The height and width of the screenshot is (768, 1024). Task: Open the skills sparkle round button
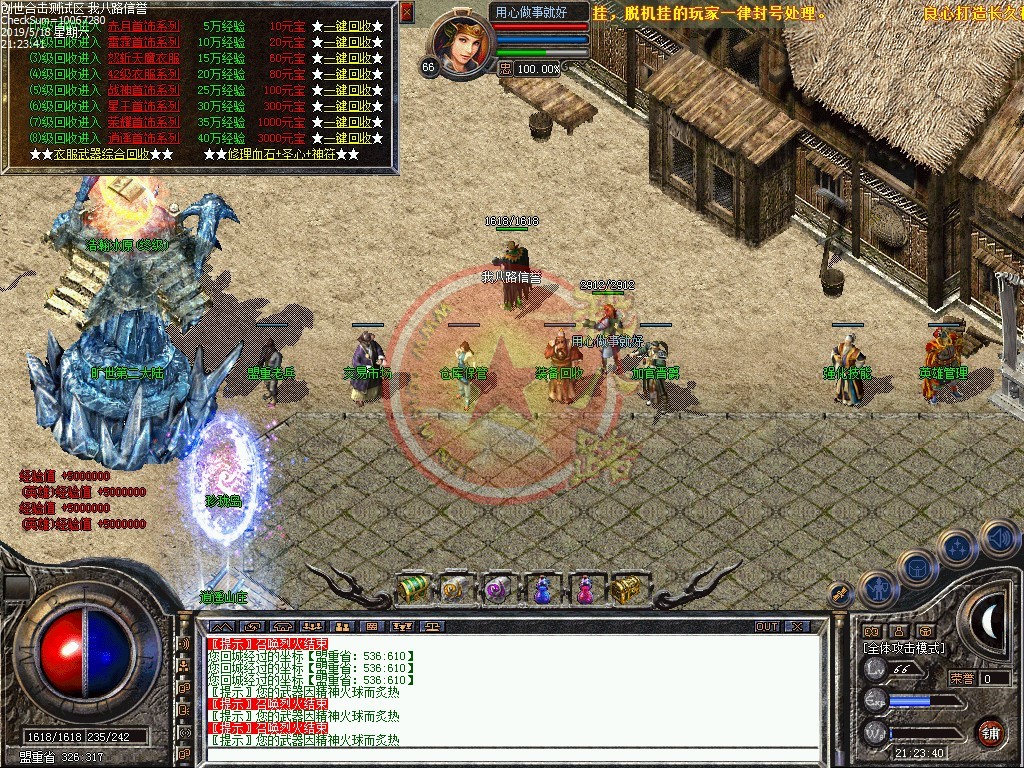(x=958, y=548)
